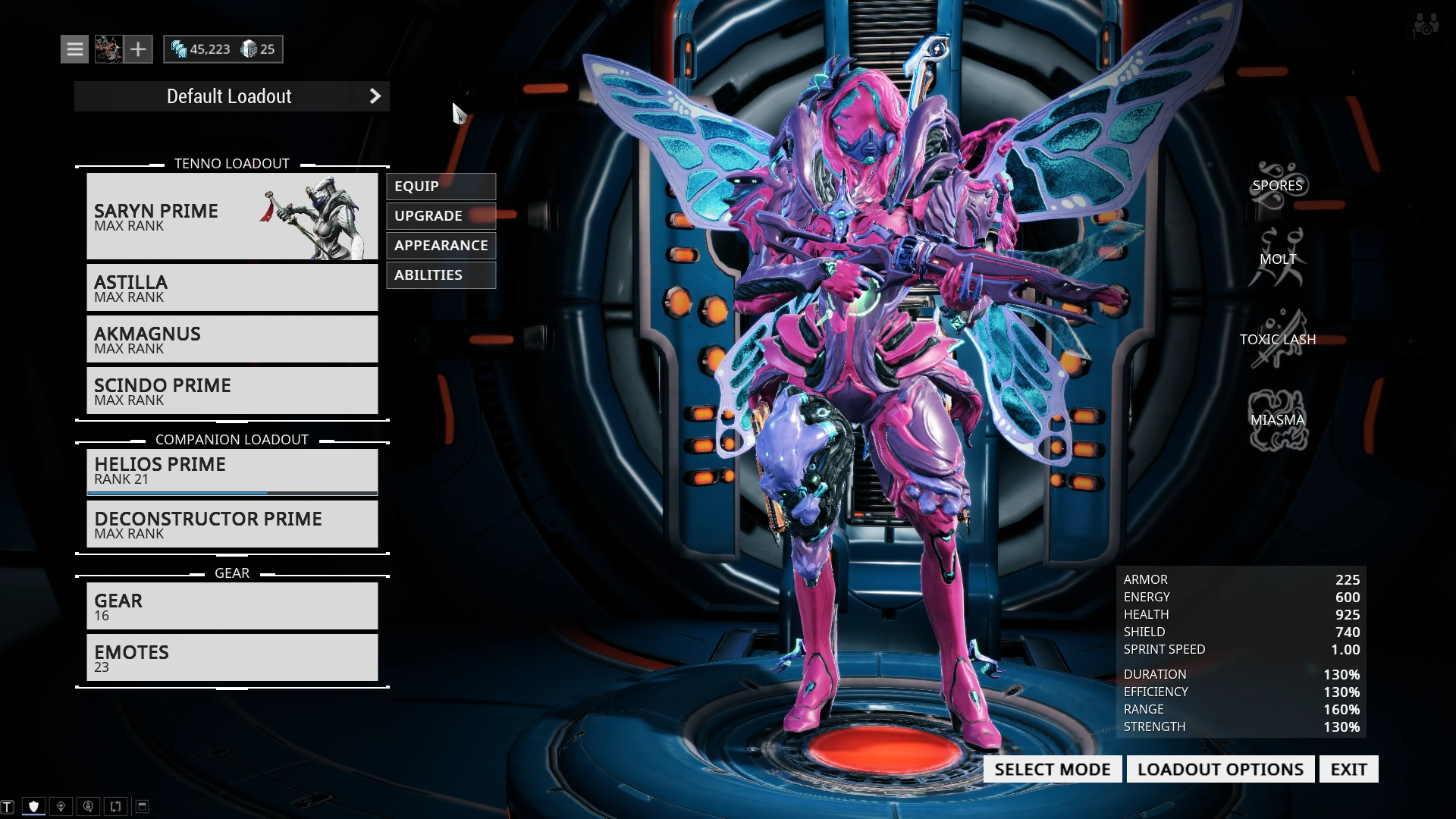Open the Spores ability icon
Viewport: 1456px width, 819px height.
click(x=1279, y=184)
